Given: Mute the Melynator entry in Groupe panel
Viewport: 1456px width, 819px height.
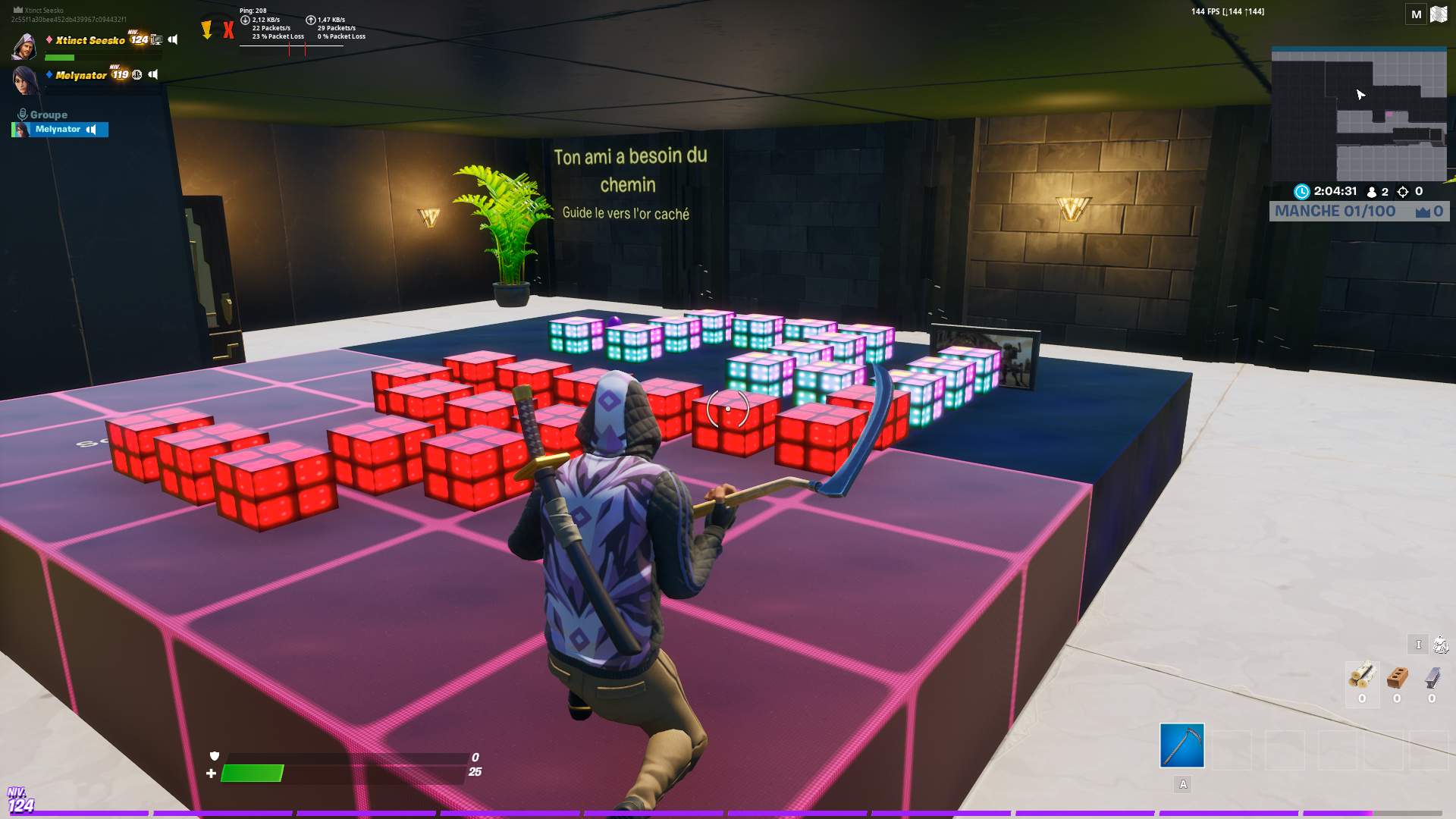Looking at the screenshot, I should (x=91, y=130).
